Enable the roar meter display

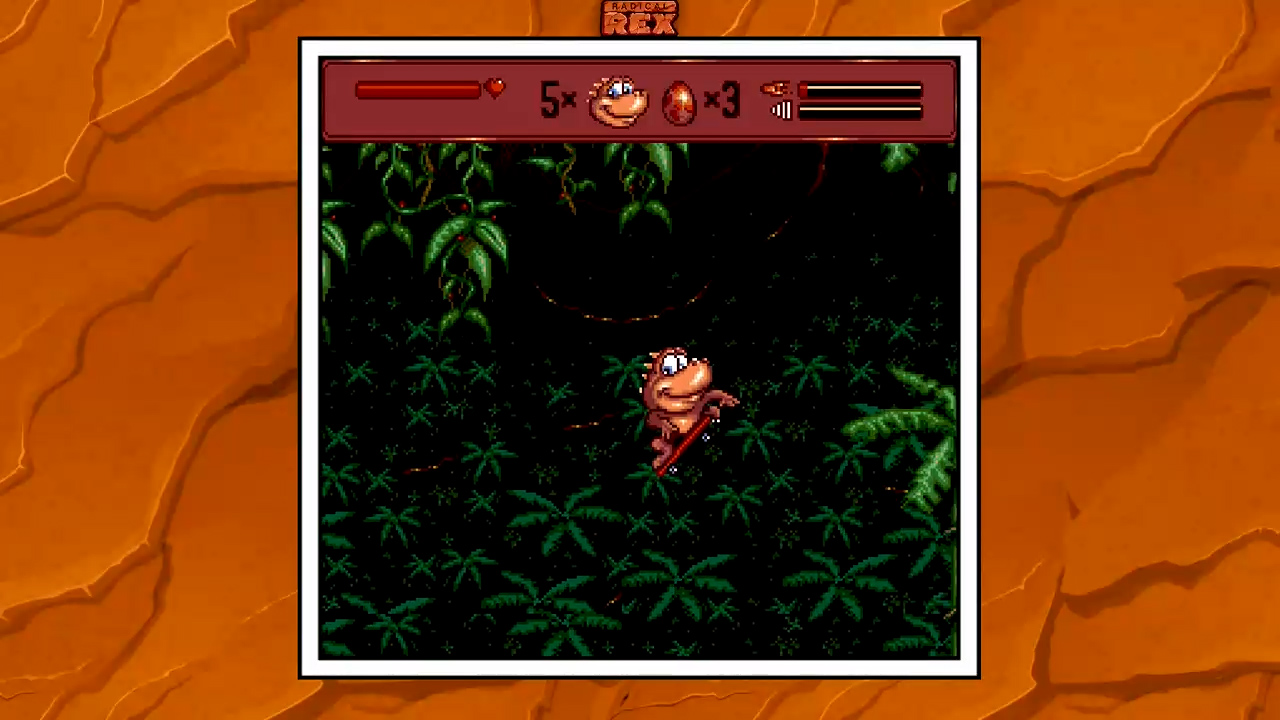tap(862, 110)
